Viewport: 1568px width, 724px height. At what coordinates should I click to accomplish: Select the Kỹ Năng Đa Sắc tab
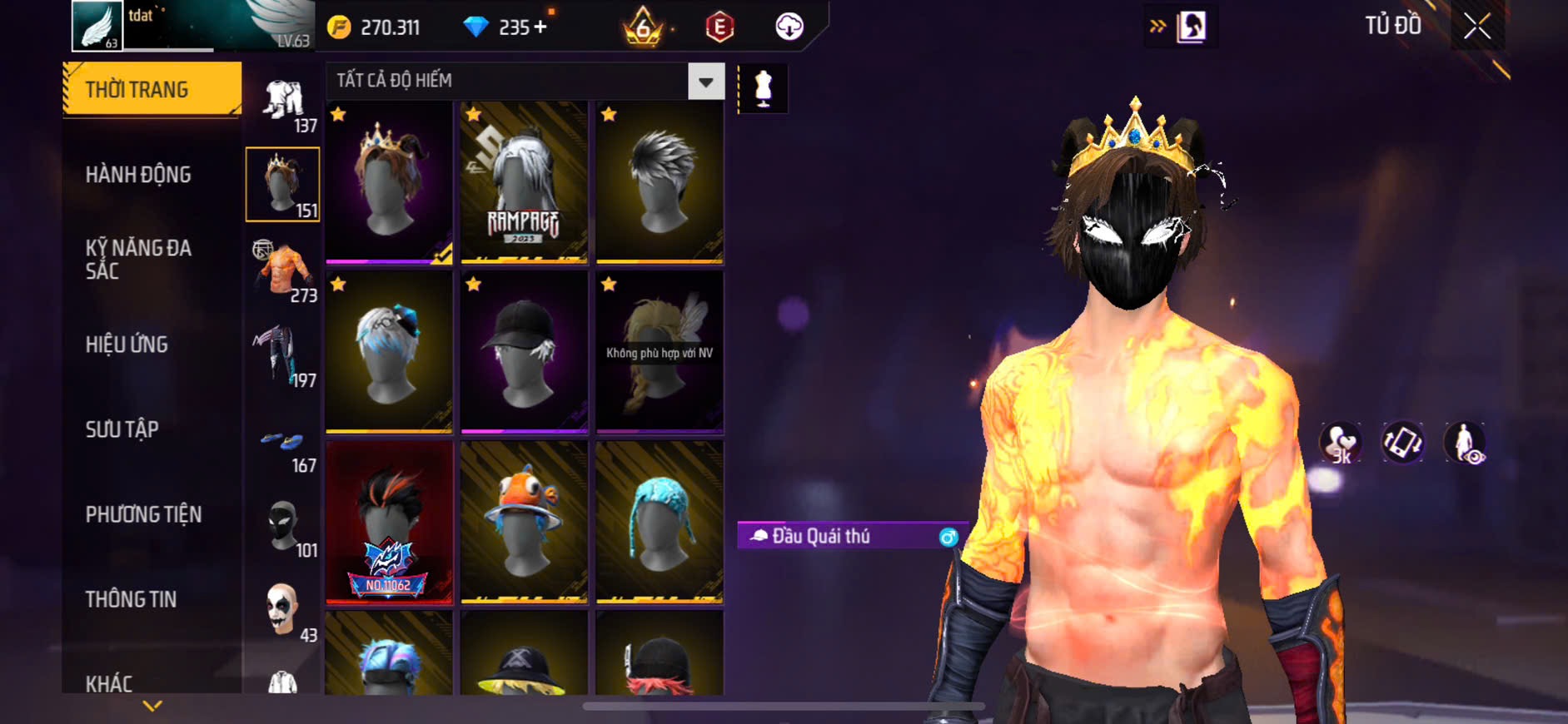pos(138,259)
